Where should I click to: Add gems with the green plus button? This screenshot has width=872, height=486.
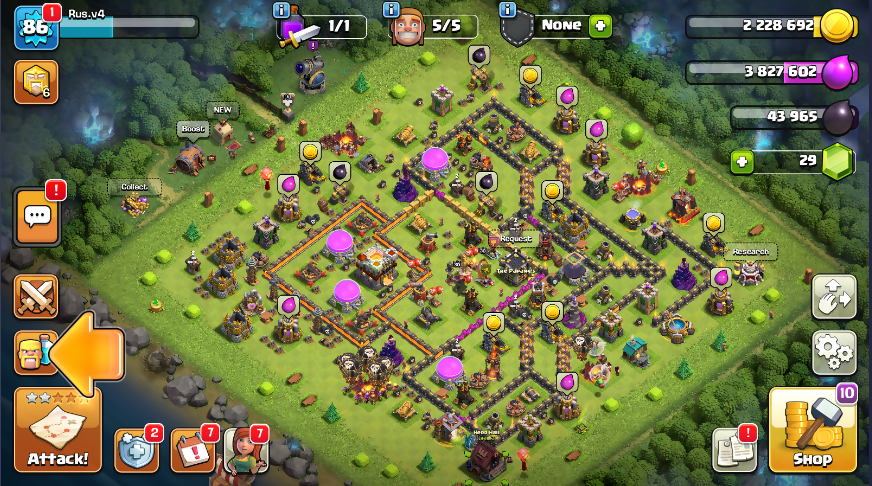coord(741,161)
